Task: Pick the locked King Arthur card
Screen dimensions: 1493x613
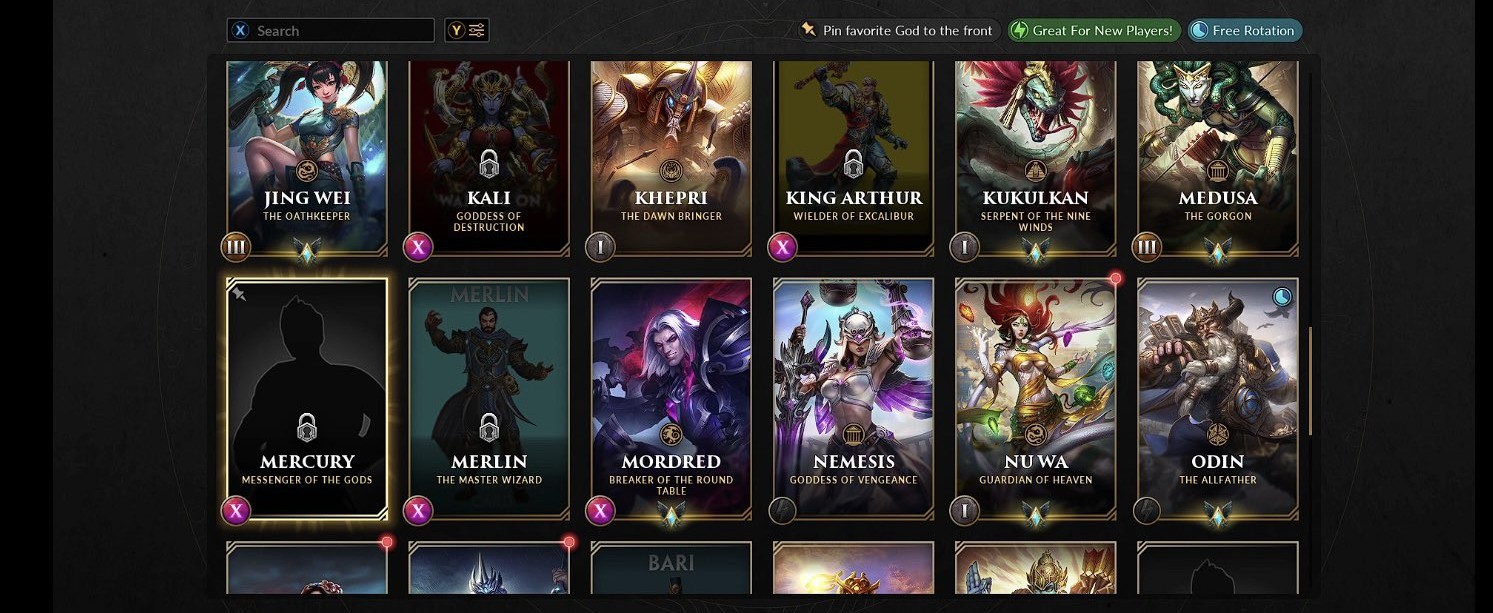Action: point(853,155)
